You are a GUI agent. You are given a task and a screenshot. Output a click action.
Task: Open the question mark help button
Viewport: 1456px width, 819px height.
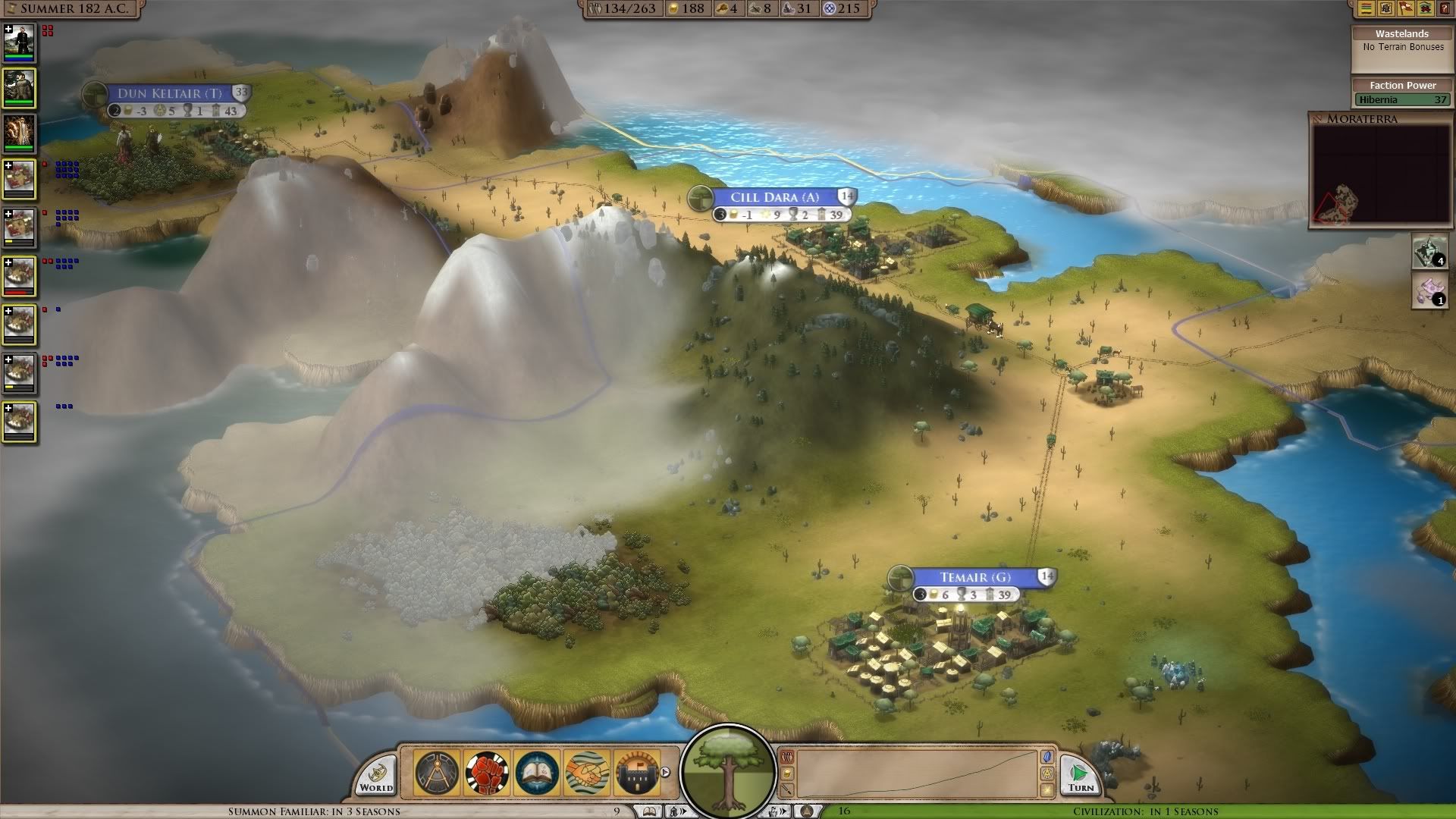click(1445, 8)
